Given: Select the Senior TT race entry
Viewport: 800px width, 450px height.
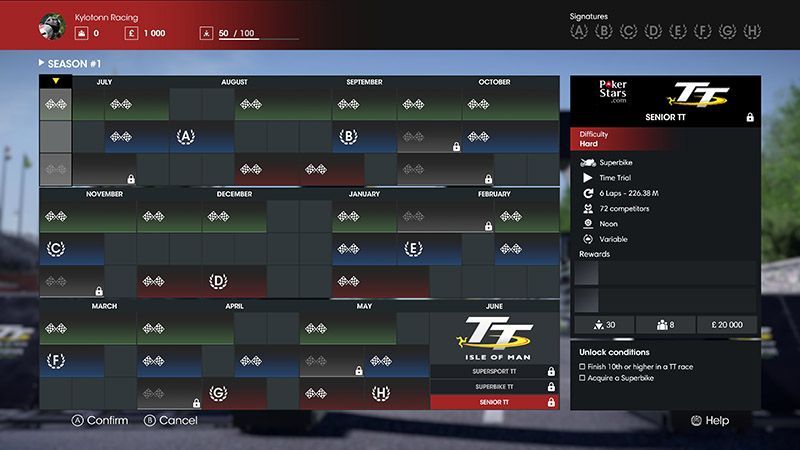Looking at the screenshot, I should pyautogui.click(x=494, y=402).
